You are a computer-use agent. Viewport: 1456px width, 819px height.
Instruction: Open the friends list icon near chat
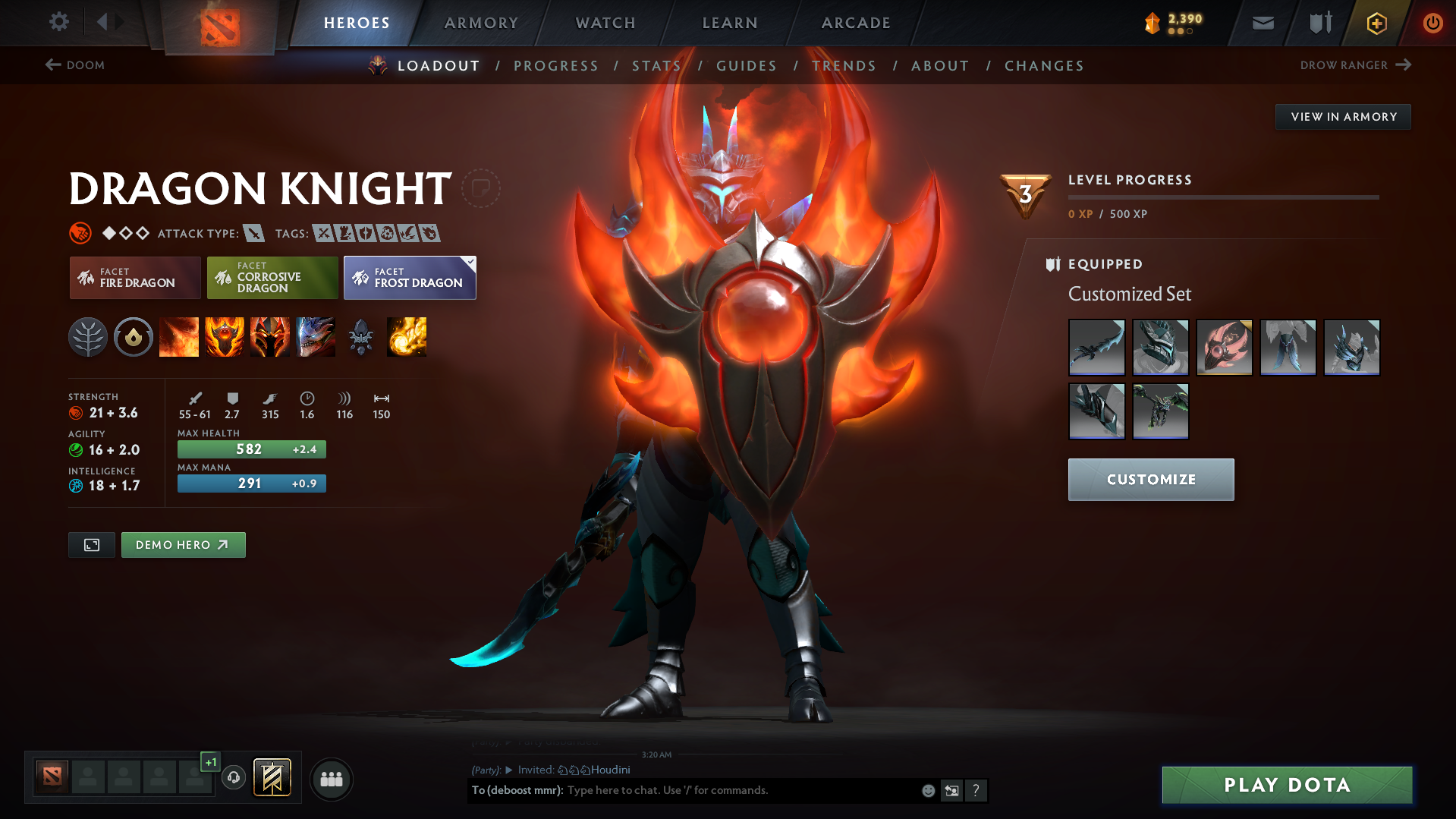click(x=332, y=779)
